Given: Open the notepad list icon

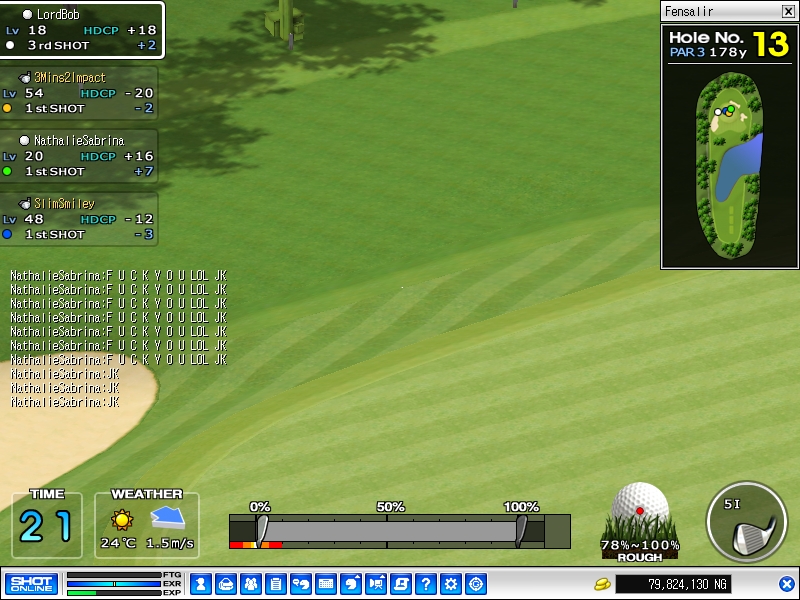Looking at the screenshot, I should 275,584.
